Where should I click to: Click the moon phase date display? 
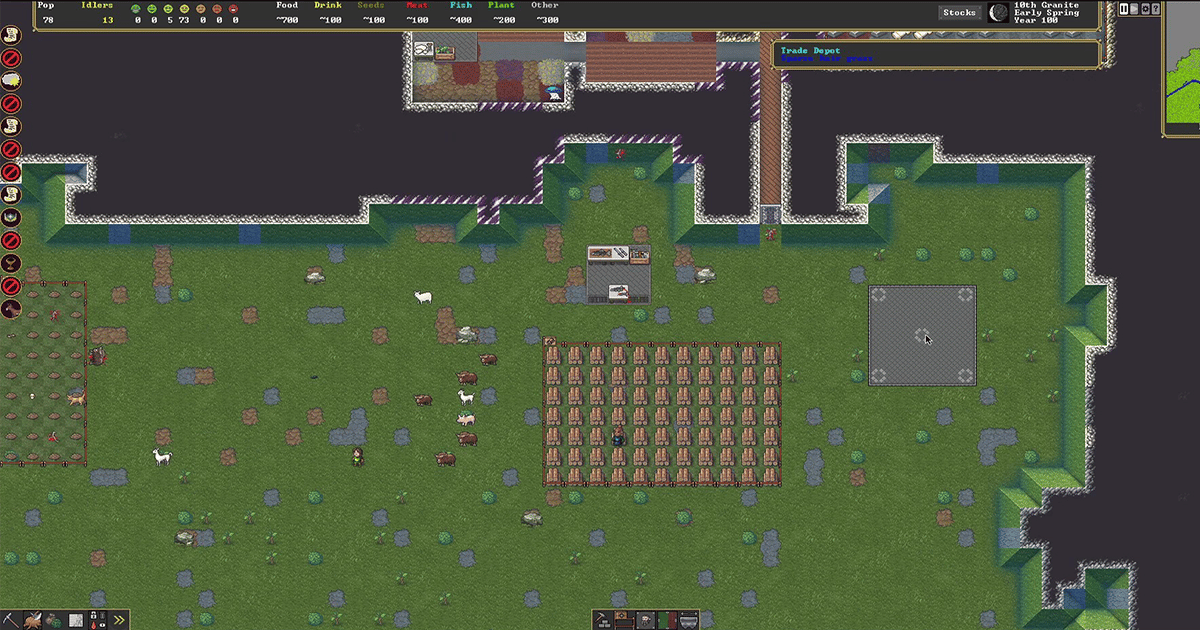click(998, 13)
